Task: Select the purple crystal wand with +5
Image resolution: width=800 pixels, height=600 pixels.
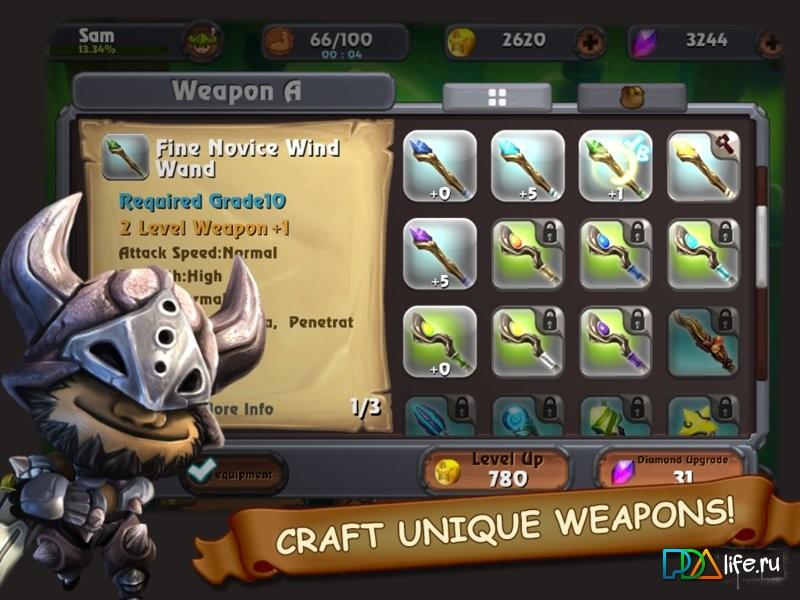Action: click(440, 254)
